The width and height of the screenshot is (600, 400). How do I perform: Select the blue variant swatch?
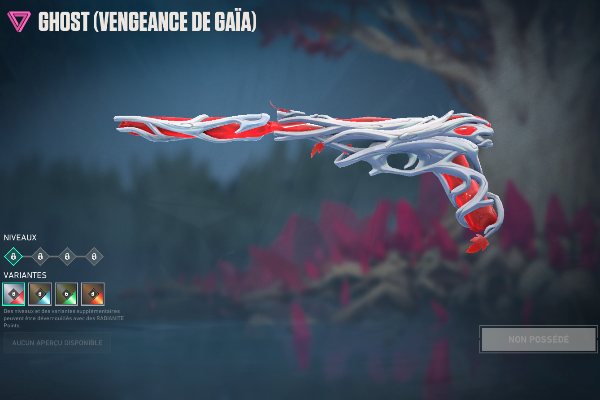pos(40,293)
